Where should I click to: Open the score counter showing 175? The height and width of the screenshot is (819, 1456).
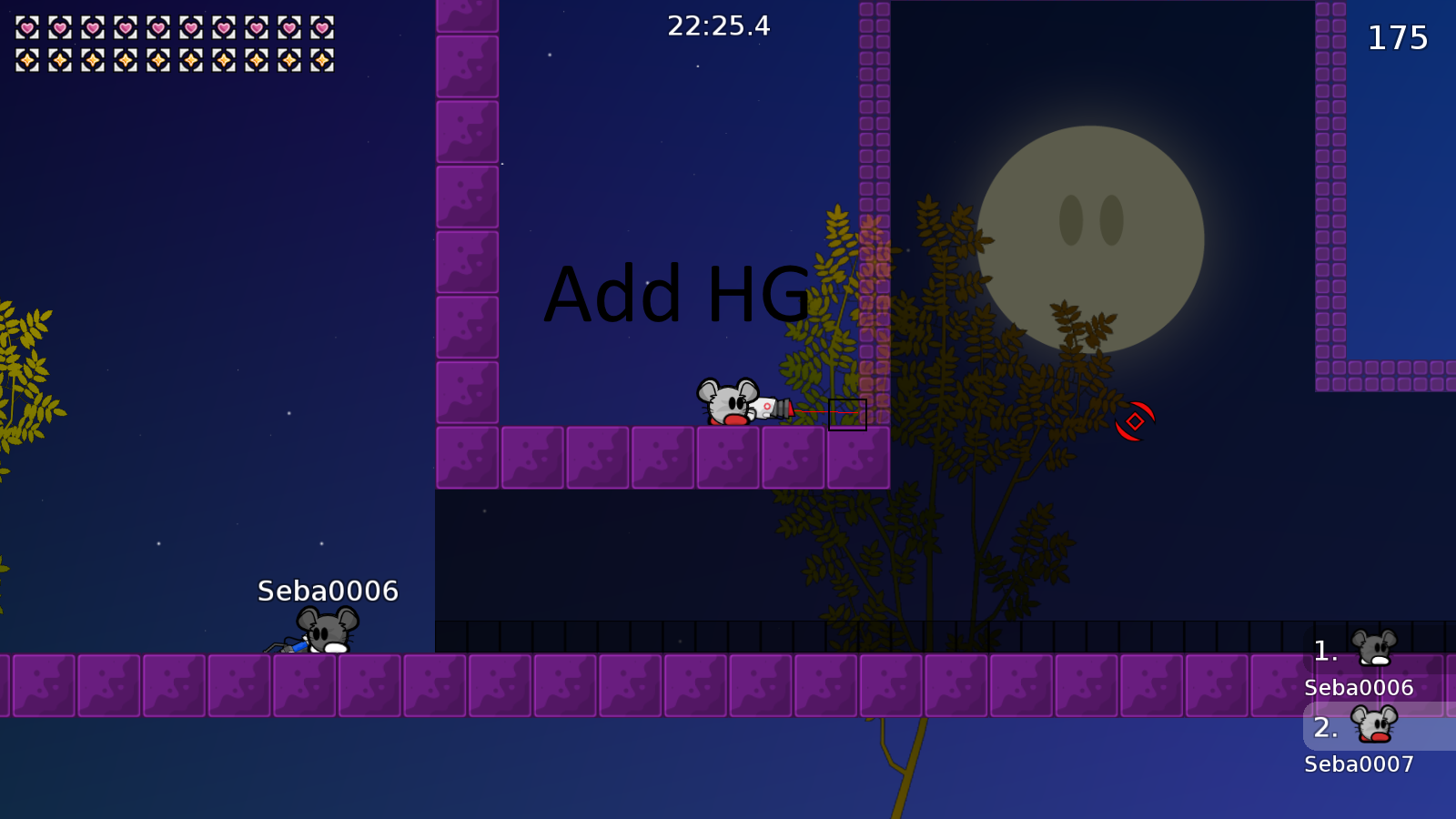(1399, 38)
